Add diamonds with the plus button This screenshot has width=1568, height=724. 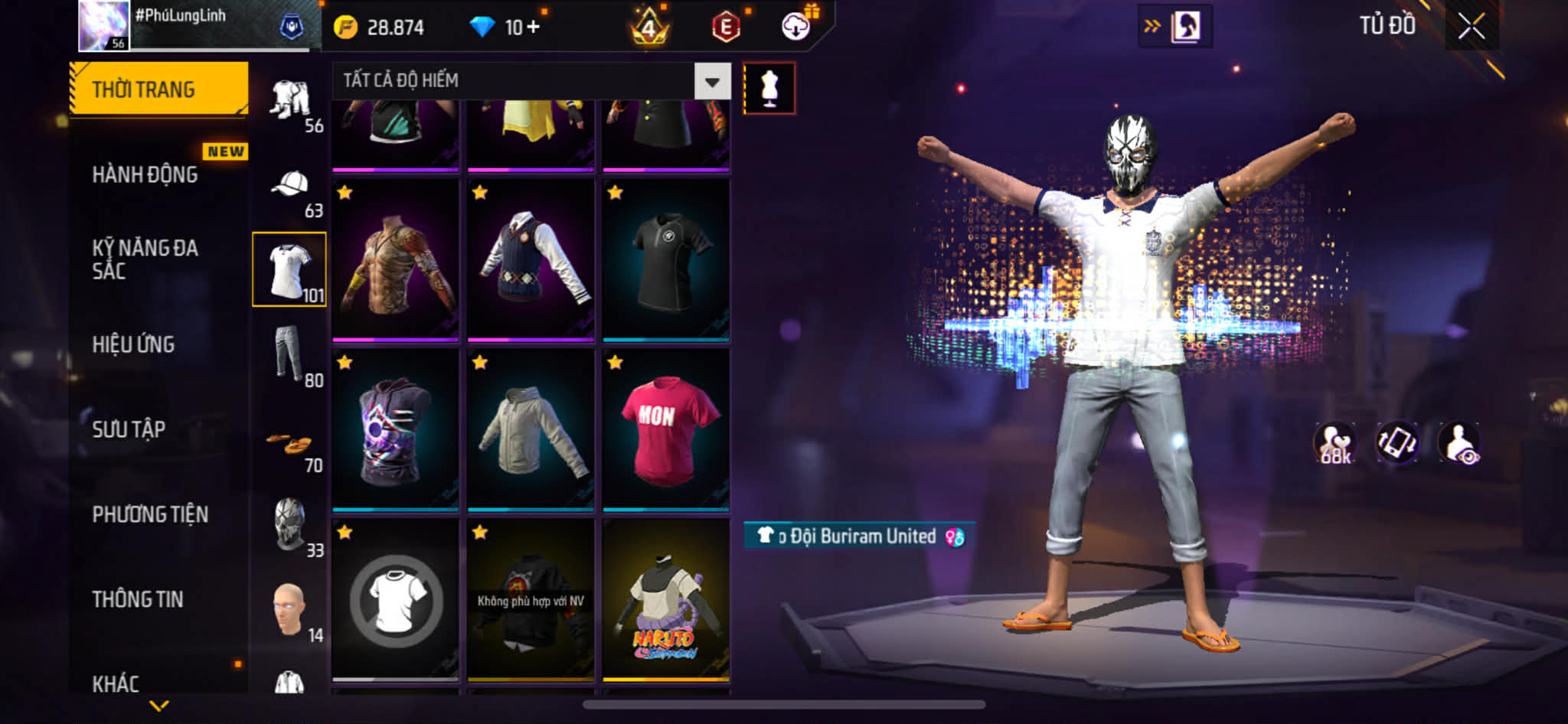click(533, 28)
